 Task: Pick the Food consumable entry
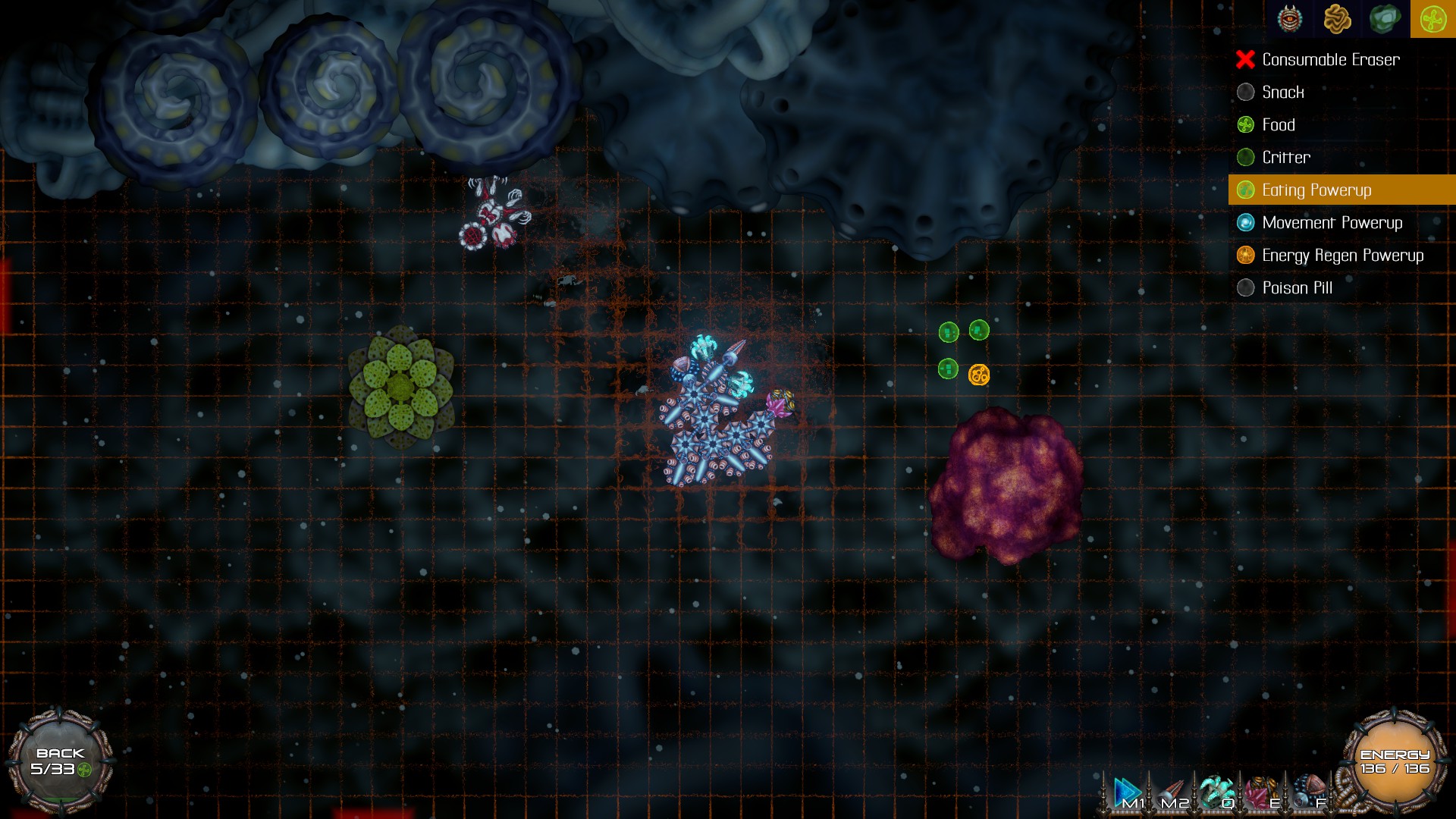pos(1278,125)
